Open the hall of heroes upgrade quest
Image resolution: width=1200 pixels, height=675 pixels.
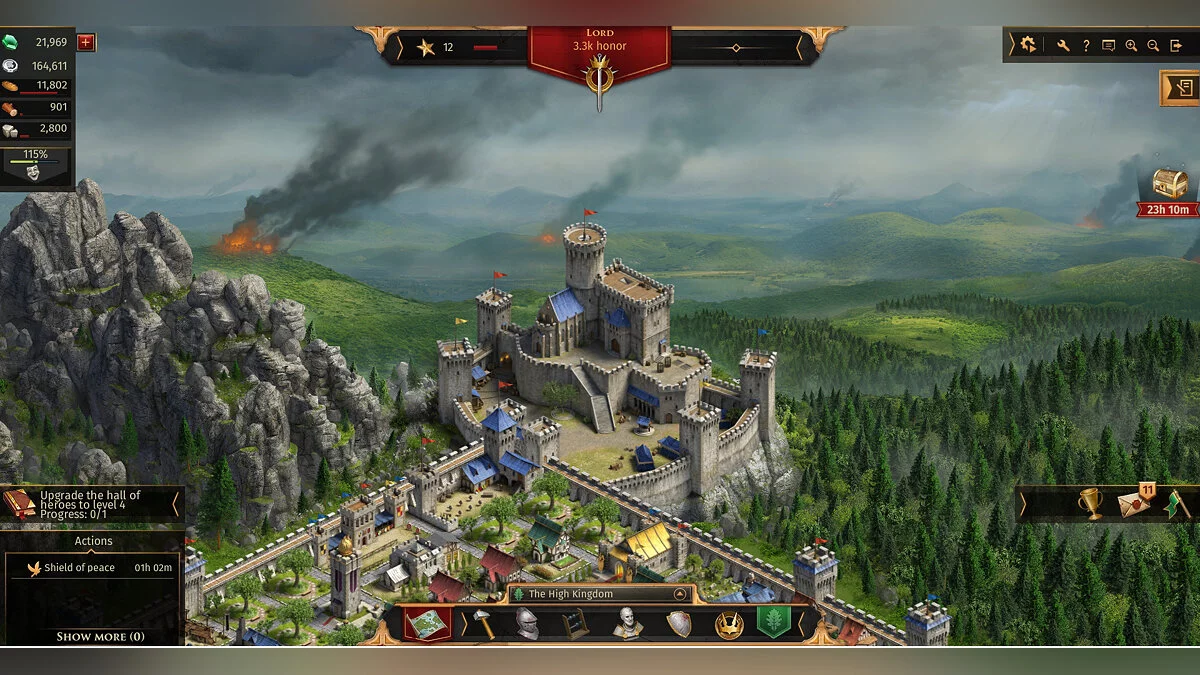click(90, 505)
